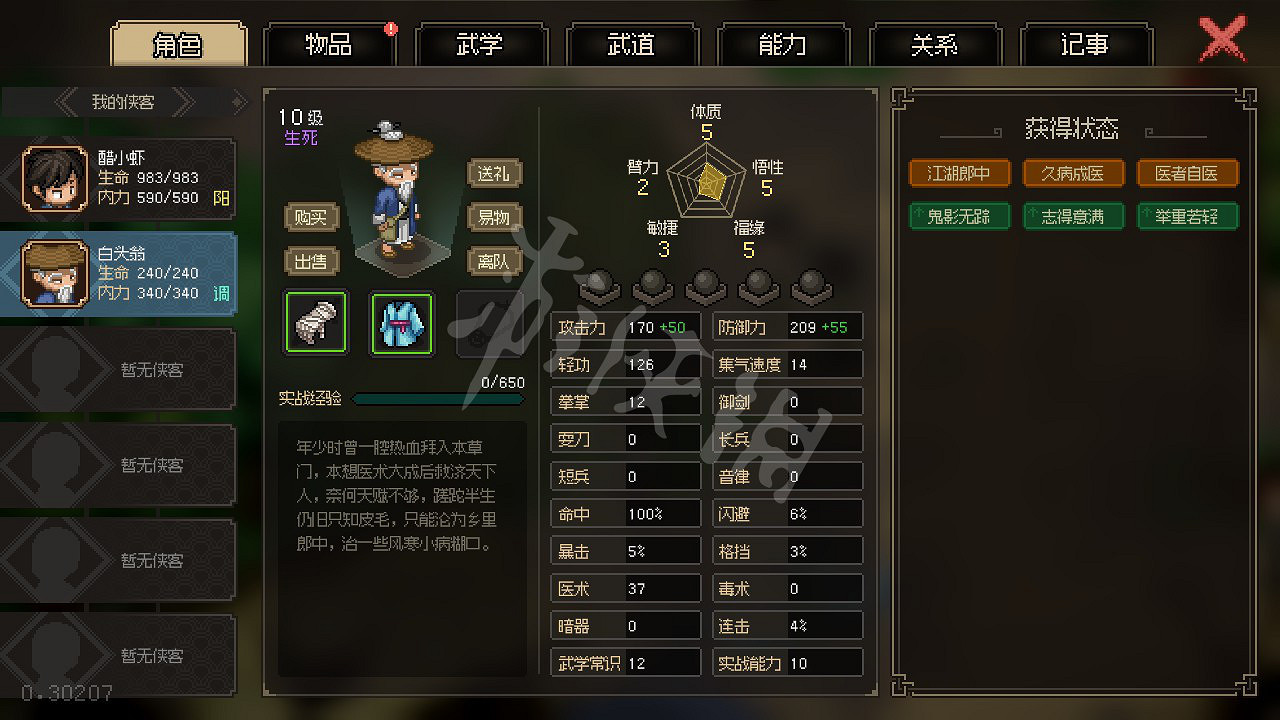Click the 离队 leave party button
This screenshot has width=1280, height=720.
pos(493,261)
